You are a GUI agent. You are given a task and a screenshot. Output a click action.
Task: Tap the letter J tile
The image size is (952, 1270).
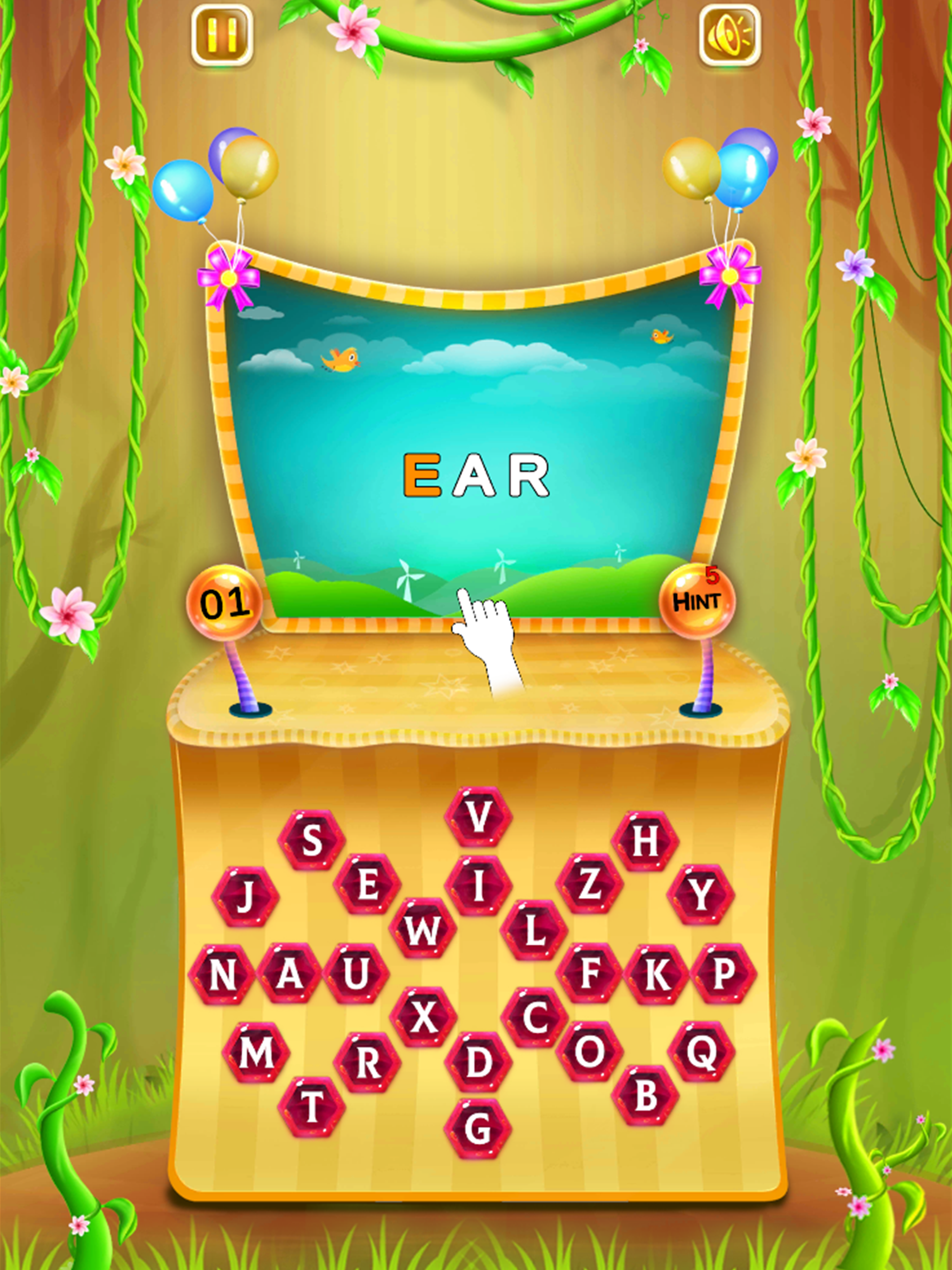coord(245,896)
